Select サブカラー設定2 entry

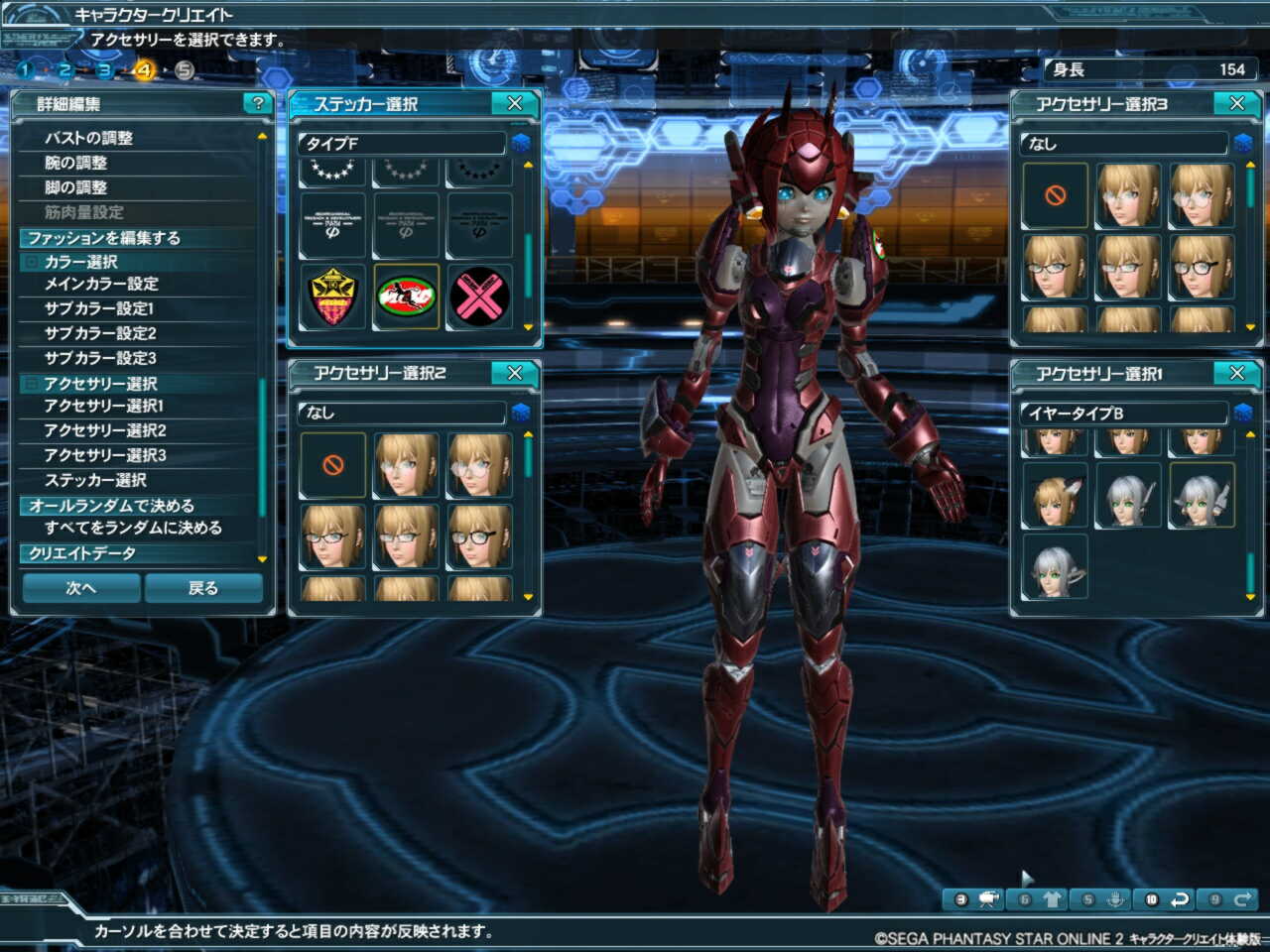[x=100, y=333]
